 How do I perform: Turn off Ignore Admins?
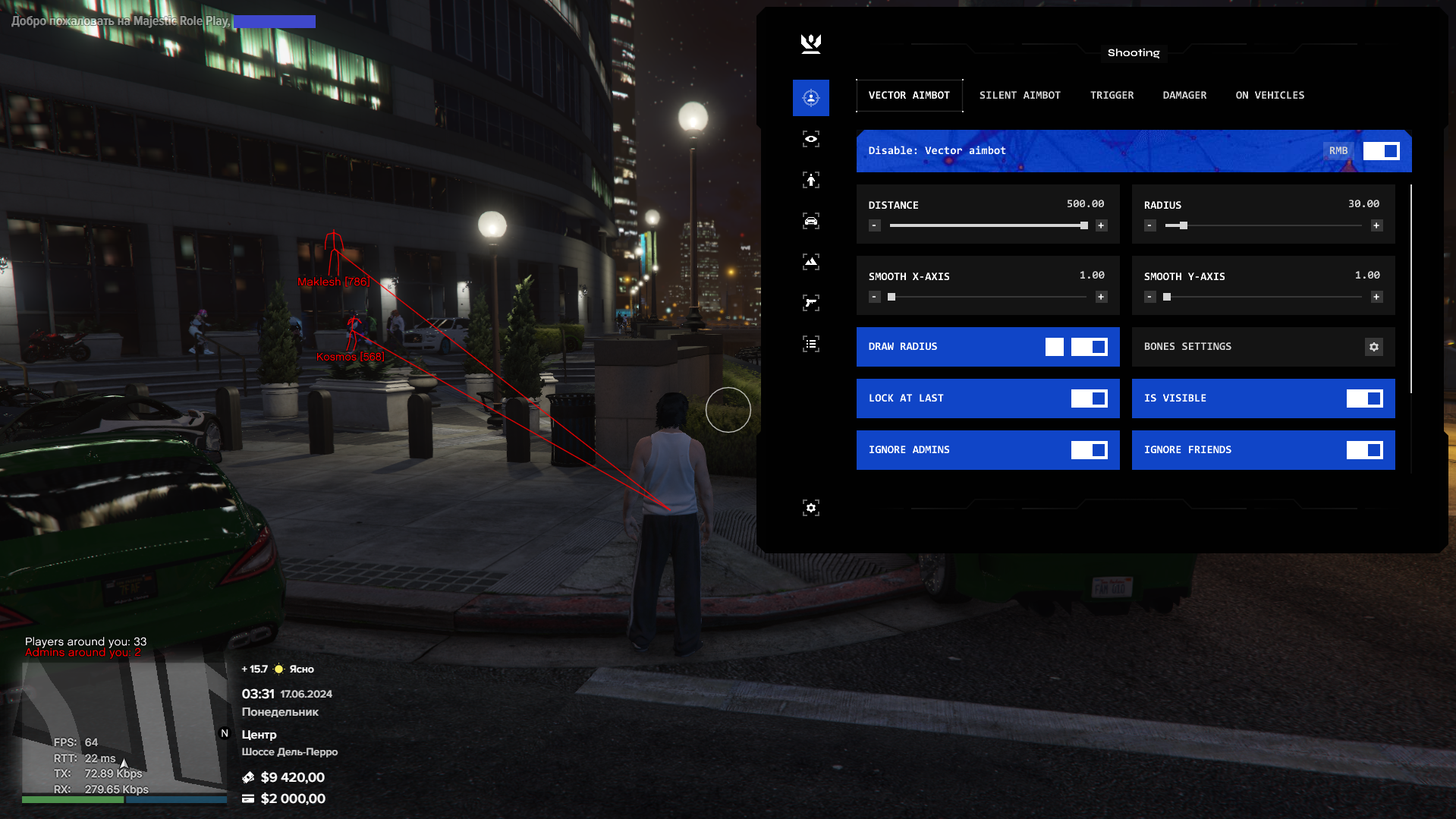click(1089, 450)
